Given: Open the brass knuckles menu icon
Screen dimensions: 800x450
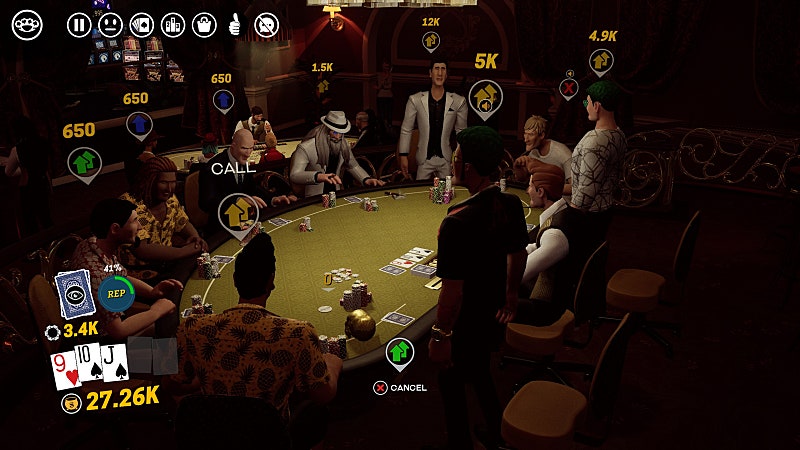Looking at the screenshot, I should pos(27,25).
